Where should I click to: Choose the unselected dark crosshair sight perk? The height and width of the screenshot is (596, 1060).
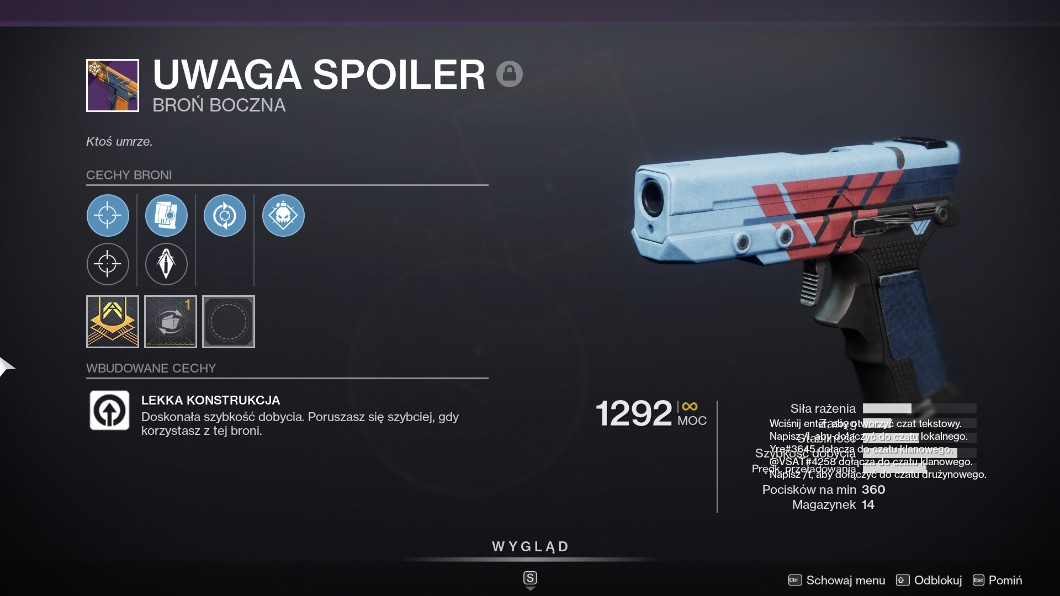point(108,264)
